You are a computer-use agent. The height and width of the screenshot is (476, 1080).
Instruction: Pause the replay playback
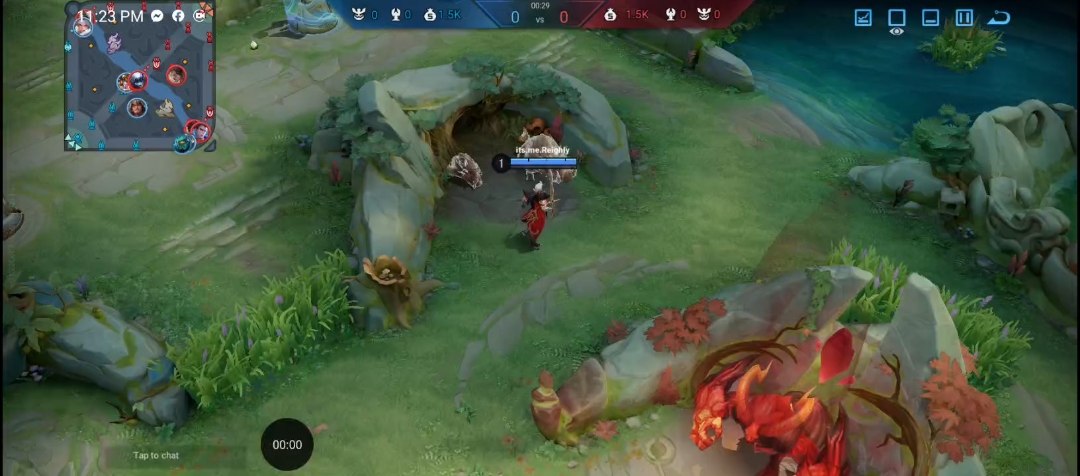coord(964,17)
